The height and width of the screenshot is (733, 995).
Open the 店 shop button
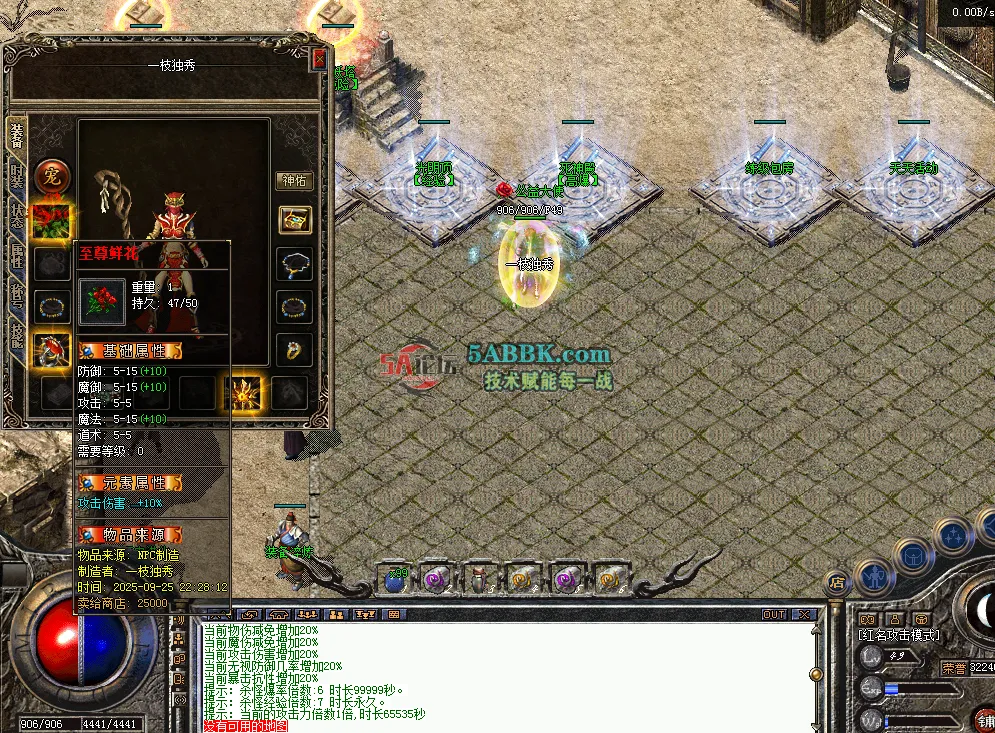835,581
